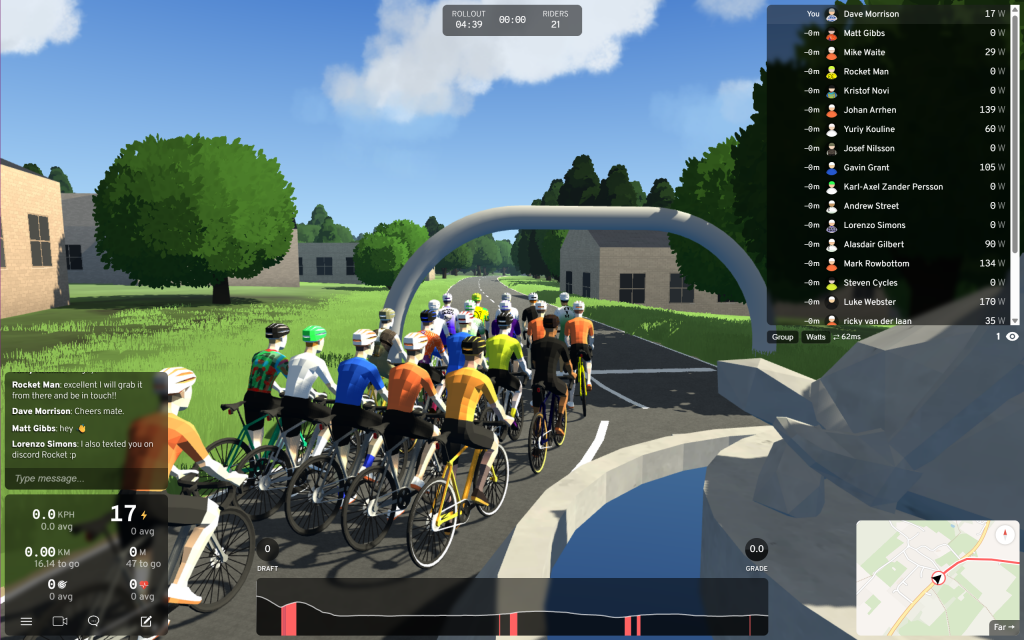The image size is (1024, 640).
Task: Change the minimap Far zoom button
Action: (x=1002, y=627)
